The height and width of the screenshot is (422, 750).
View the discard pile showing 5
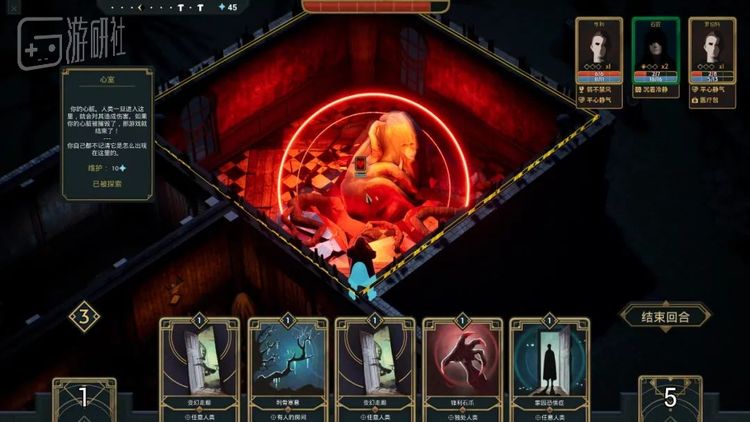[670, 398]
